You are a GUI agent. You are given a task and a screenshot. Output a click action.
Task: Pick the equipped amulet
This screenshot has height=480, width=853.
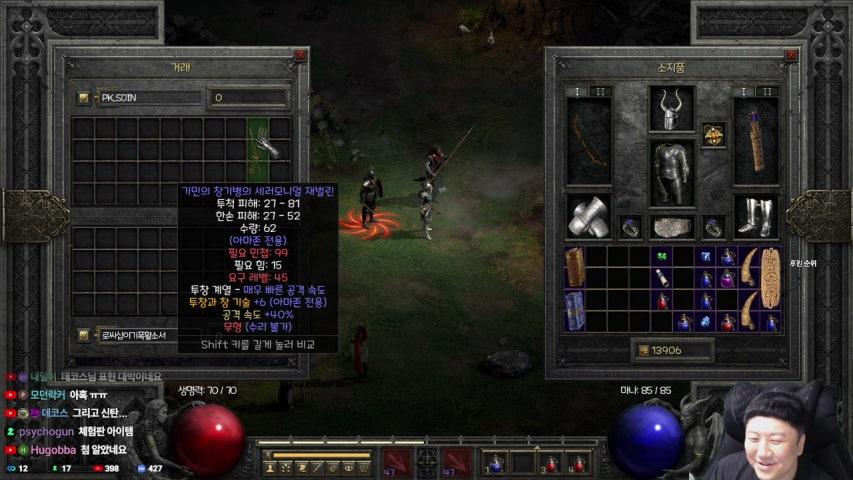(x=712, y=134)
